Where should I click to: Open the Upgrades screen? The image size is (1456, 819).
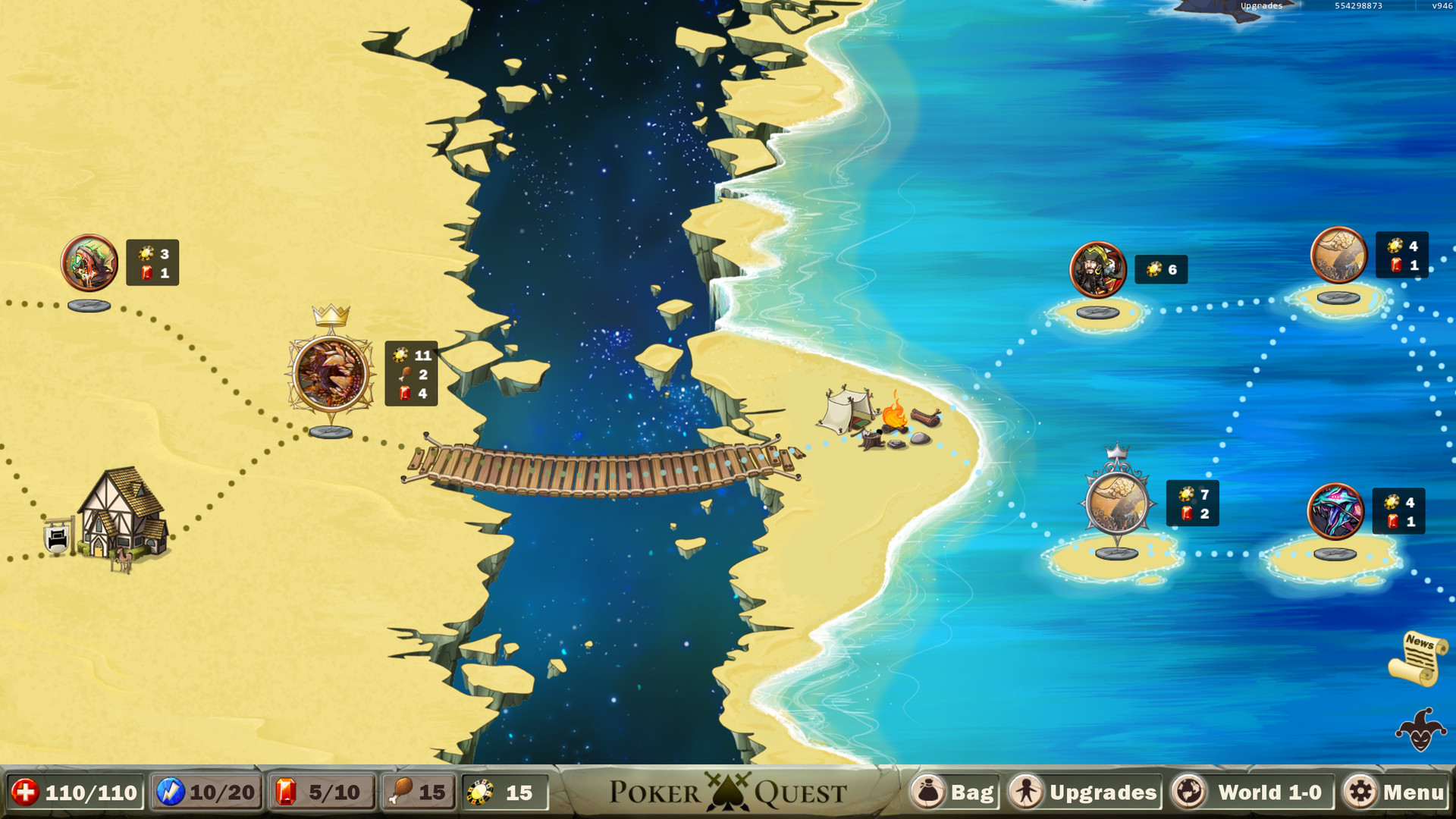[x=1084, y=793]
